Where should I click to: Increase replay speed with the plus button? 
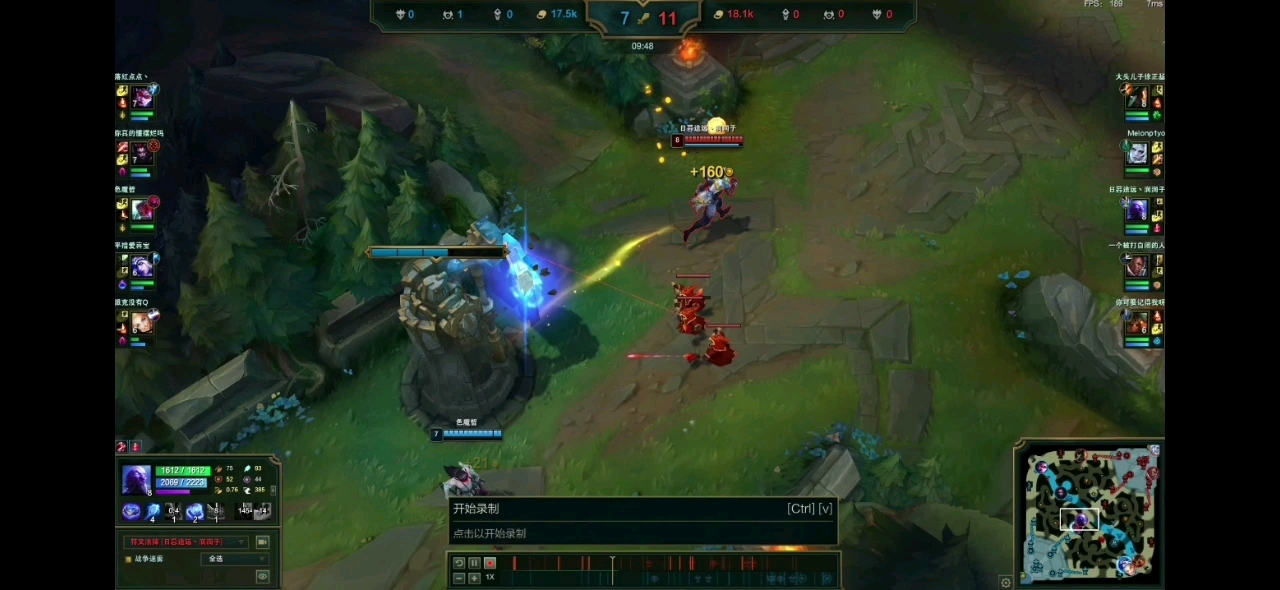pos(474,578)
